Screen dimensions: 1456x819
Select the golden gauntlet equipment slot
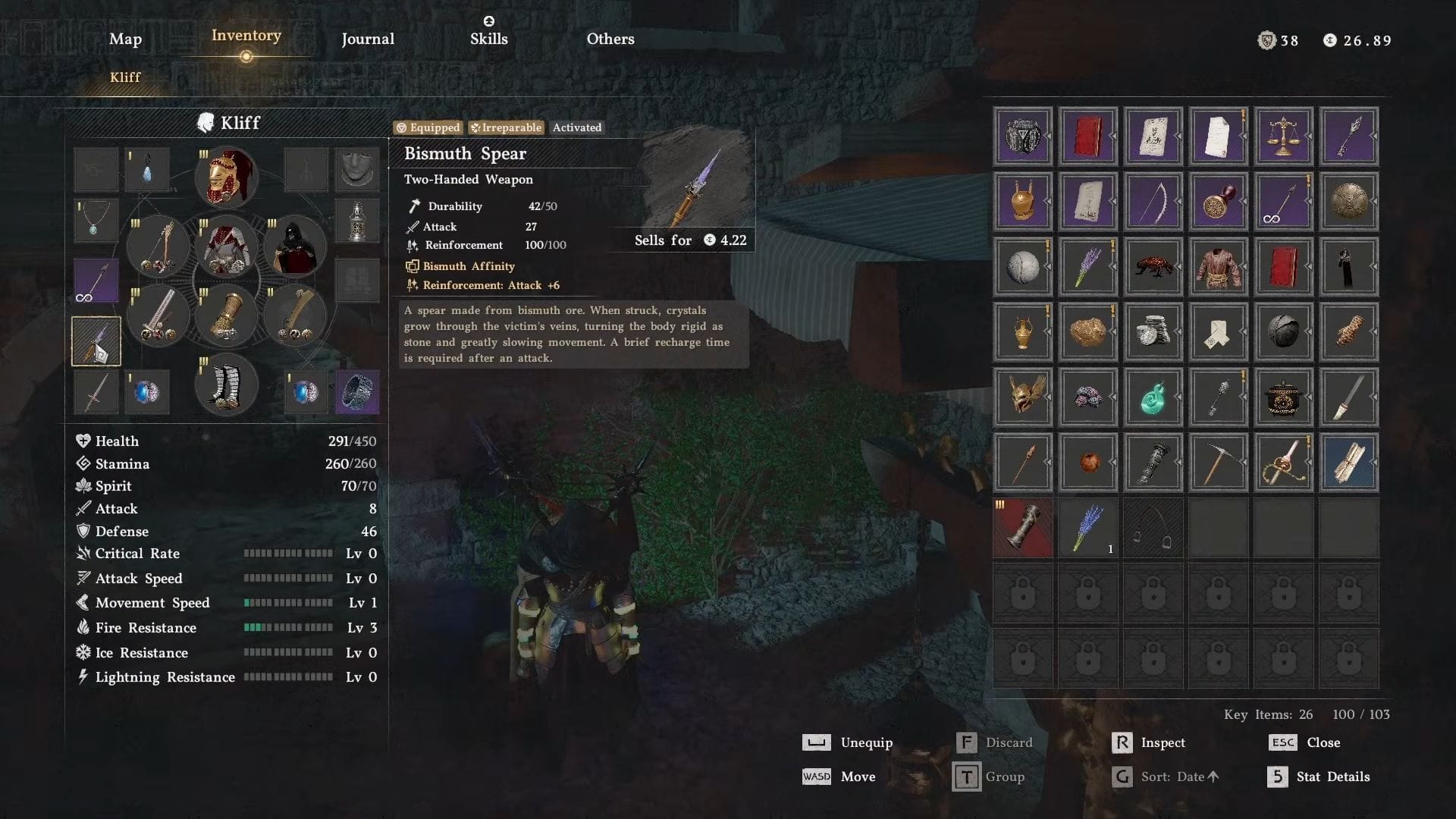[x=226, y=316]
